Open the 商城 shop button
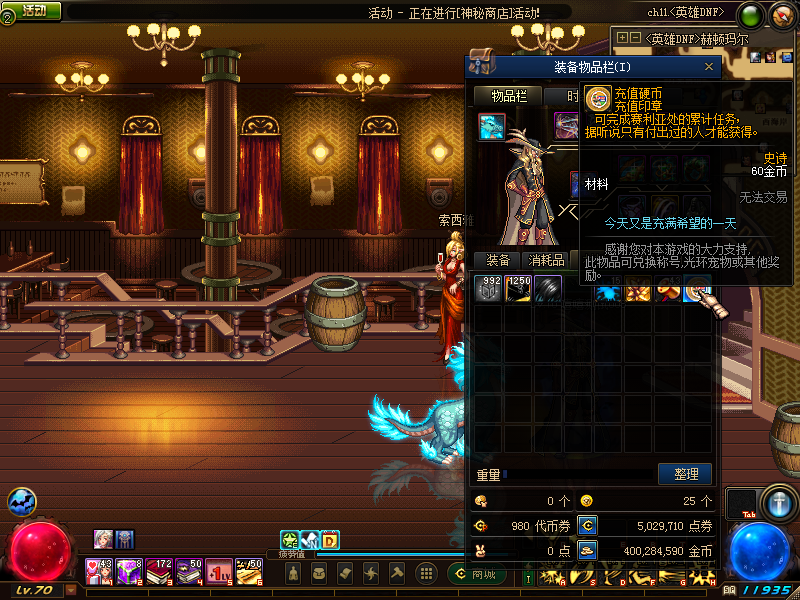 coord(478,574)
